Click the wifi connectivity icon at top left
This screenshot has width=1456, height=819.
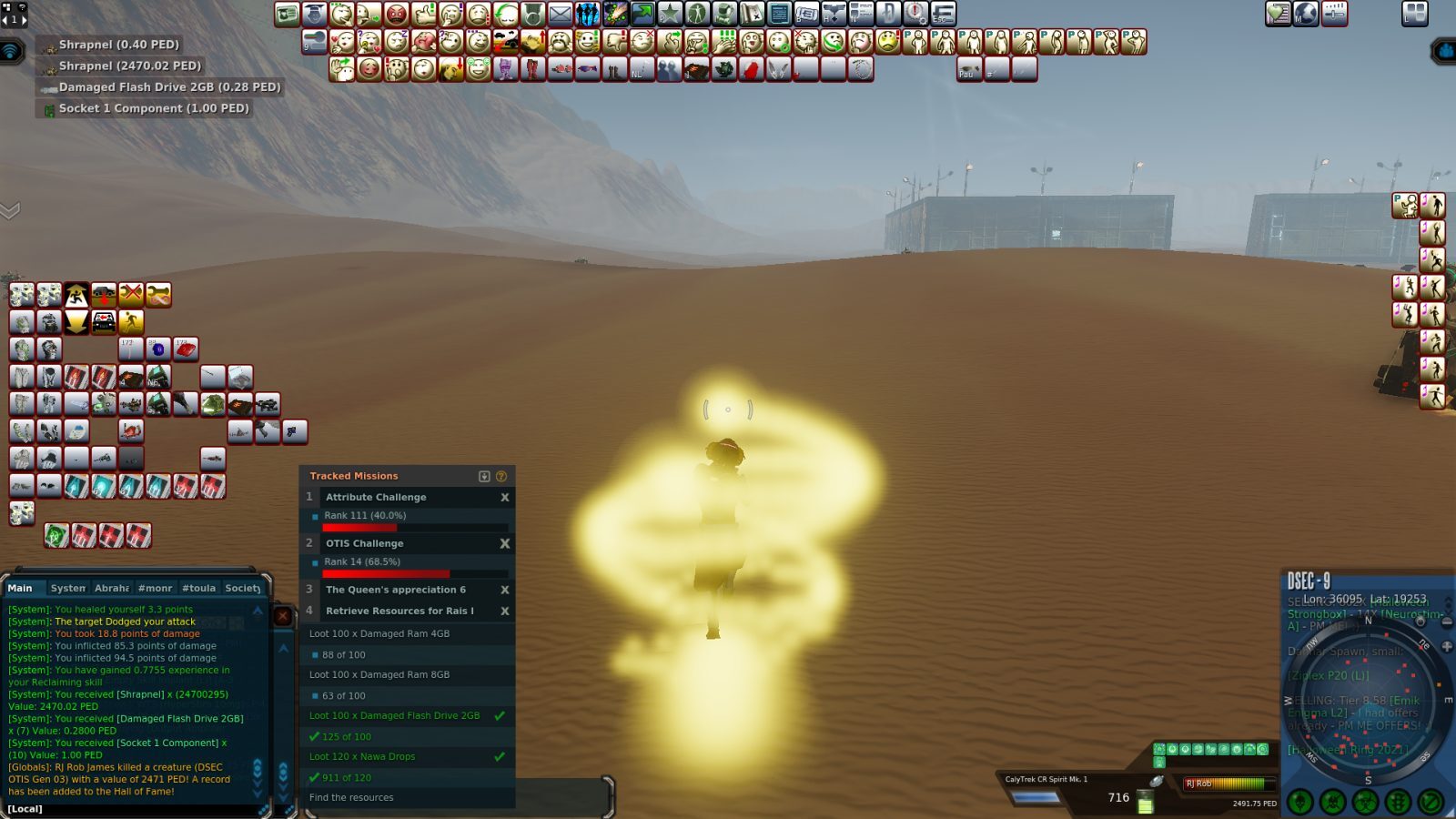11,50
